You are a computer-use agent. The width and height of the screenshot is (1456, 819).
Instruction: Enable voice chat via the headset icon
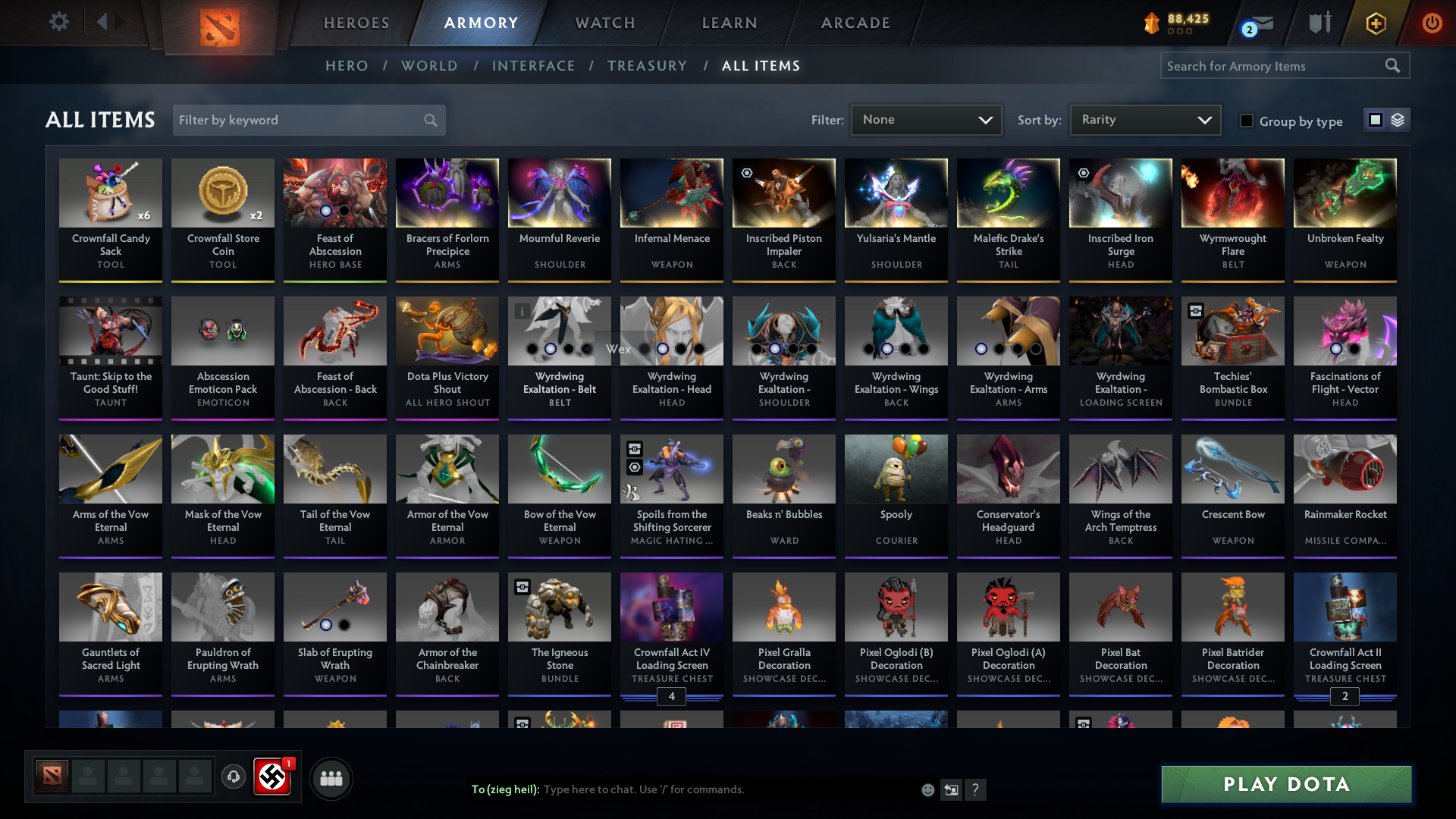234,777
